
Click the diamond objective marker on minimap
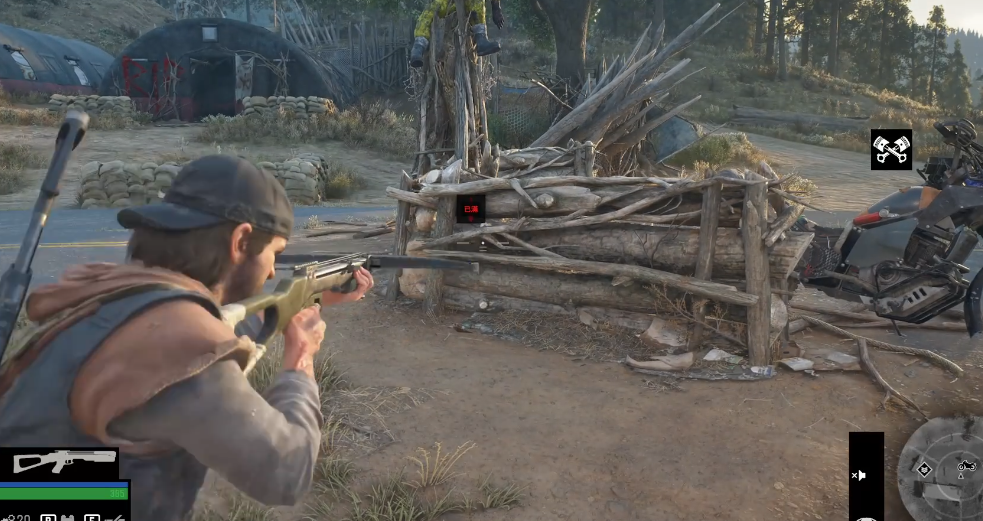[x=924, y=469]
